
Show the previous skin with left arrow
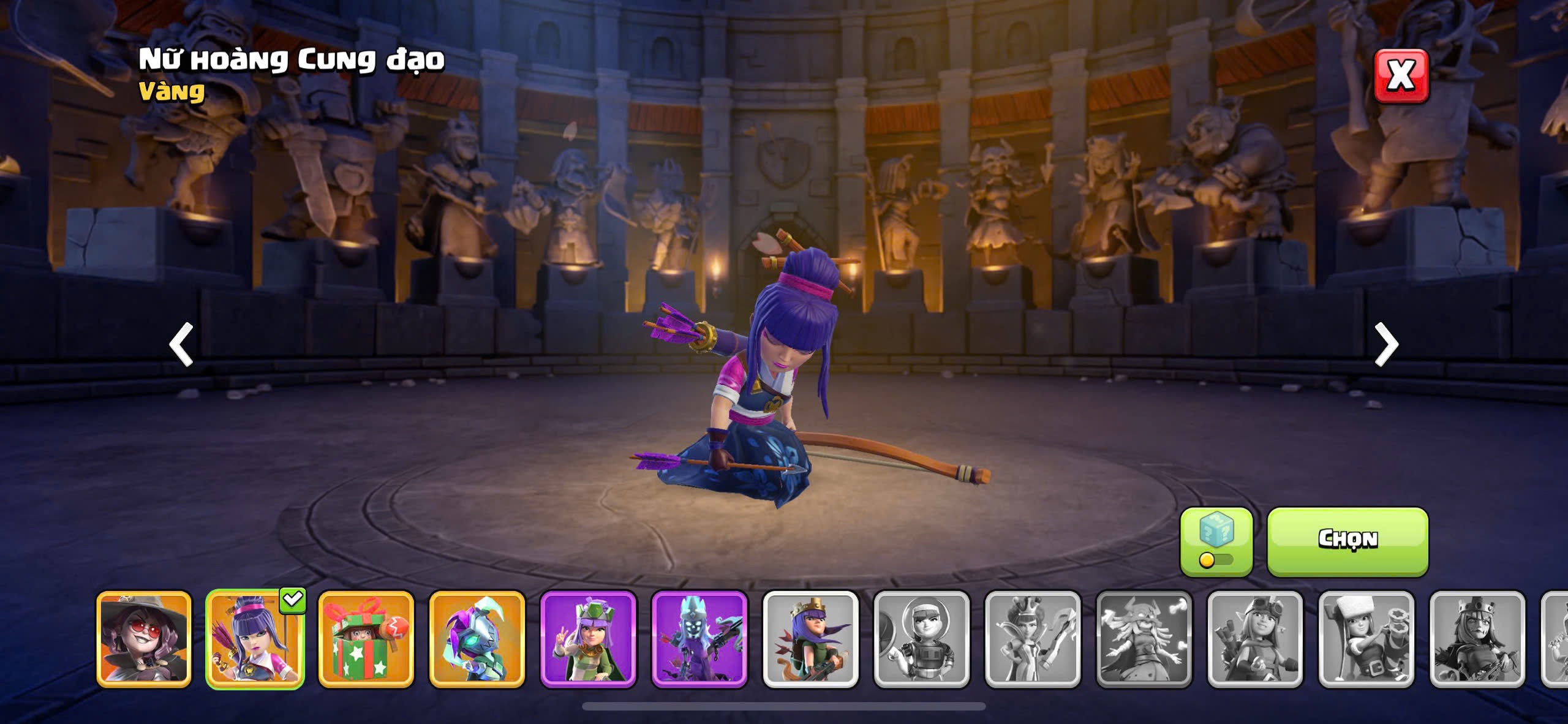point(181,344)
